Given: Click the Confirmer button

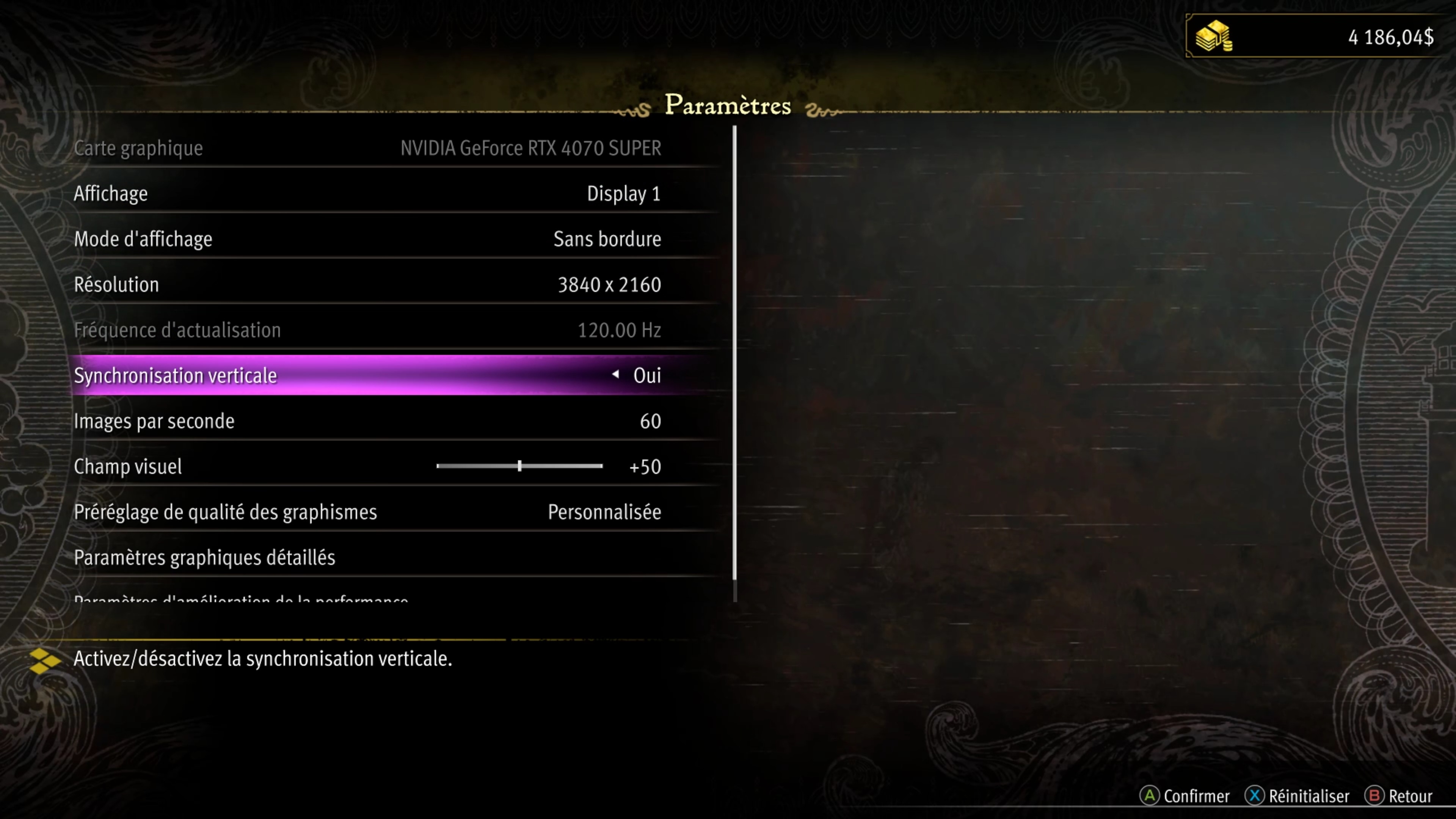Looking at the screenshot, I should click(x=1185, y=796).
